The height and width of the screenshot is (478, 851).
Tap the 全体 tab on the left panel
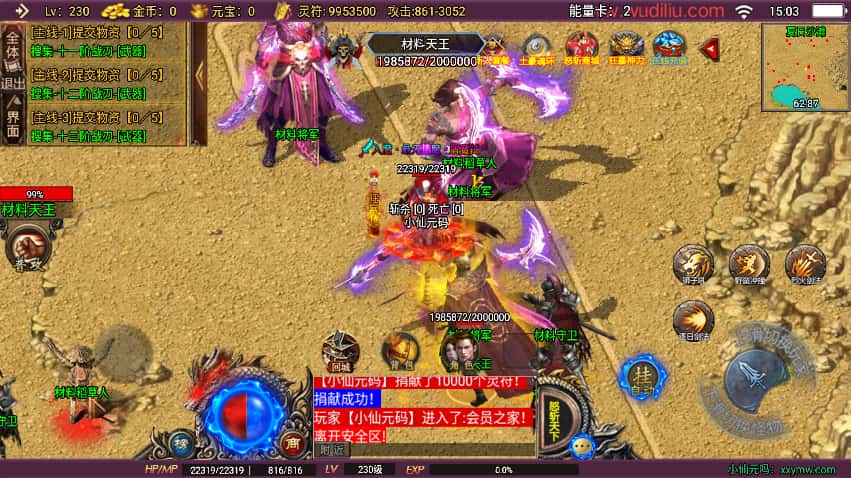coord(13,44)
